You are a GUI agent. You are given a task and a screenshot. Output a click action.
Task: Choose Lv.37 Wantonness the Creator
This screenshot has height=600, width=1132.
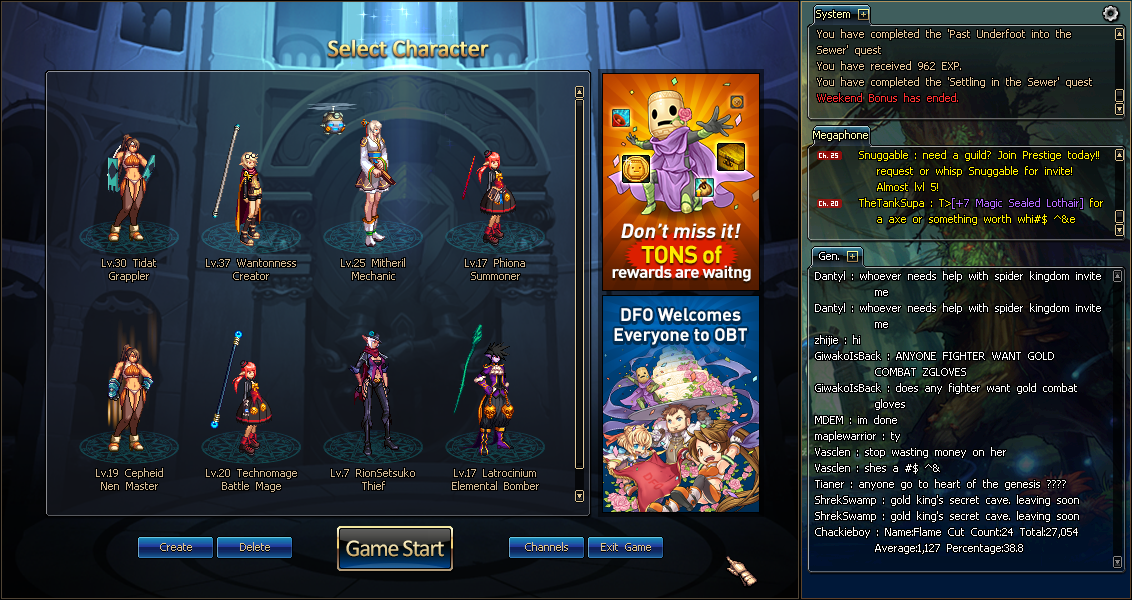tap(250, 190)
